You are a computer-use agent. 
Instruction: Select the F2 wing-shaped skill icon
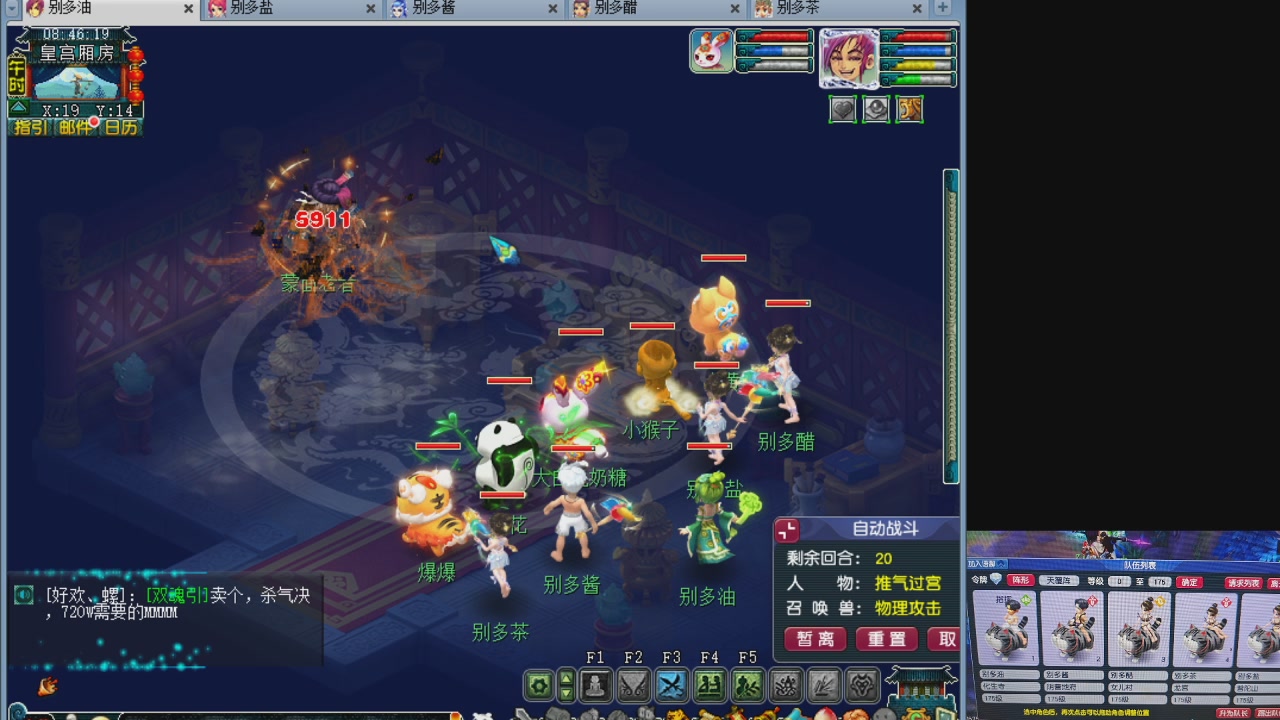point(633,684)
